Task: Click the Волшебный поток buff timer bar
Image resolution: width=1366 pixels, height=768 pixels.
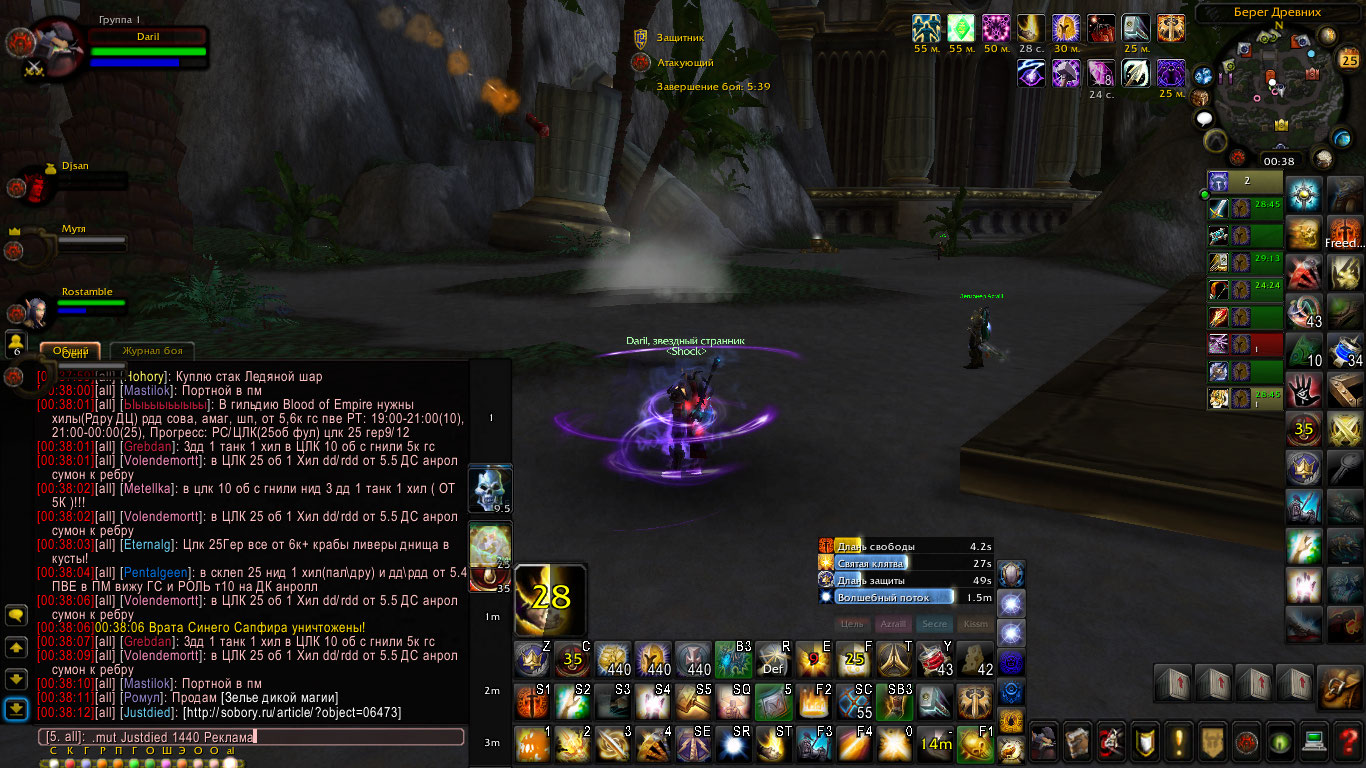Action: coord(905,597)
